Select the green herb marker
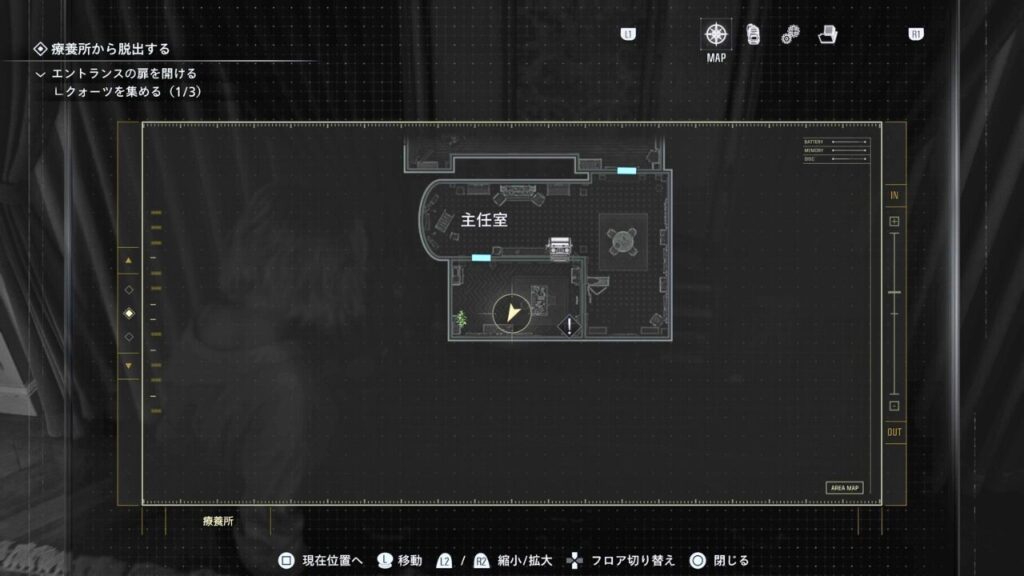This screenshot has width=1024, height=576. [461, 319]
